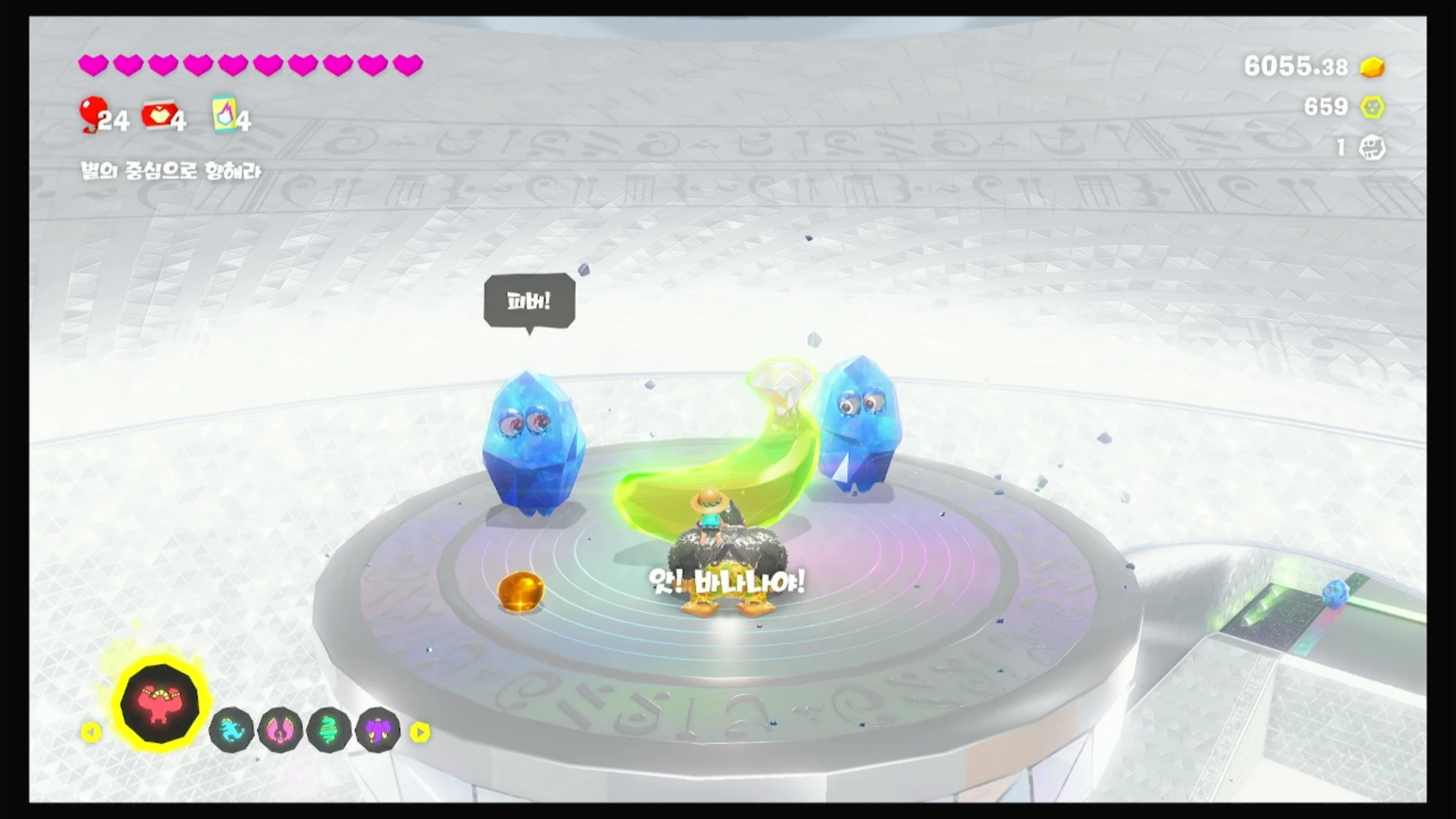This screenshot has height=819, width=1456.
Task: Switch to the pink Ostrich Bananza icon
Action: tap(280, 731)
